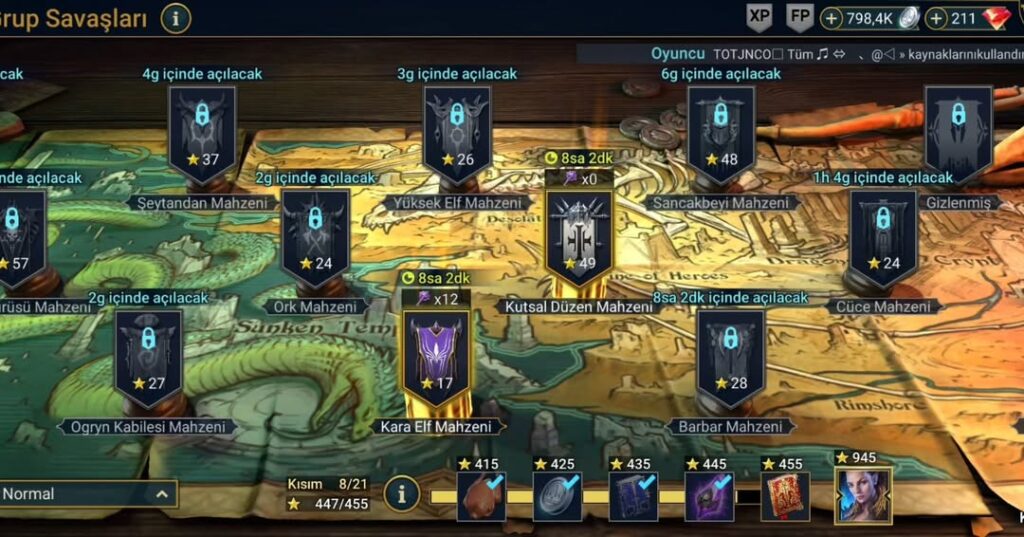Choose the locked Barbar Mahzeni banner

click(731, 357)
